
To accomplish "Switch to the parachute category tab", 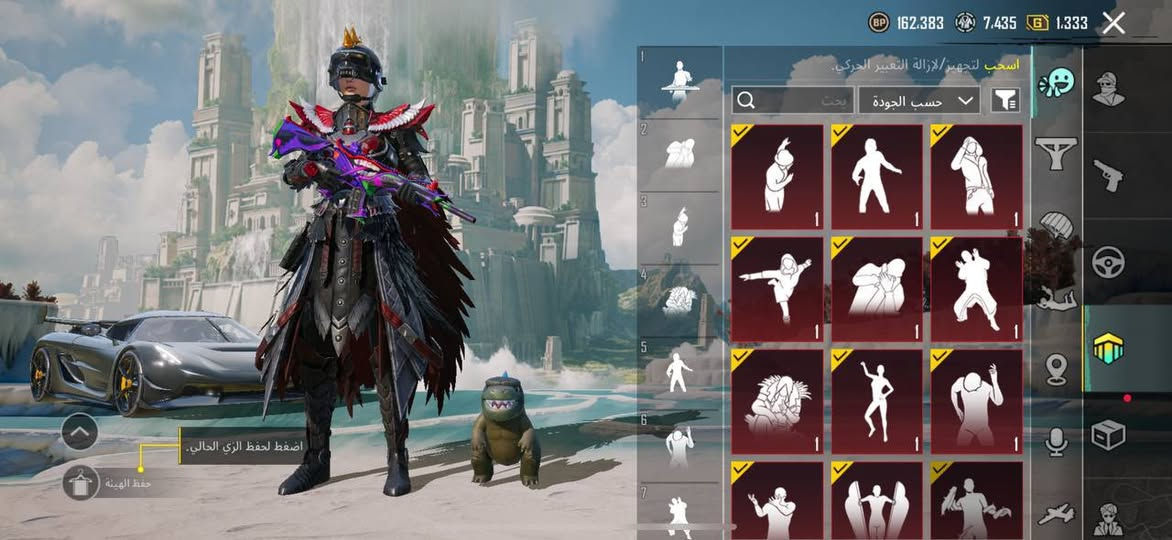I will (1056, 225).
